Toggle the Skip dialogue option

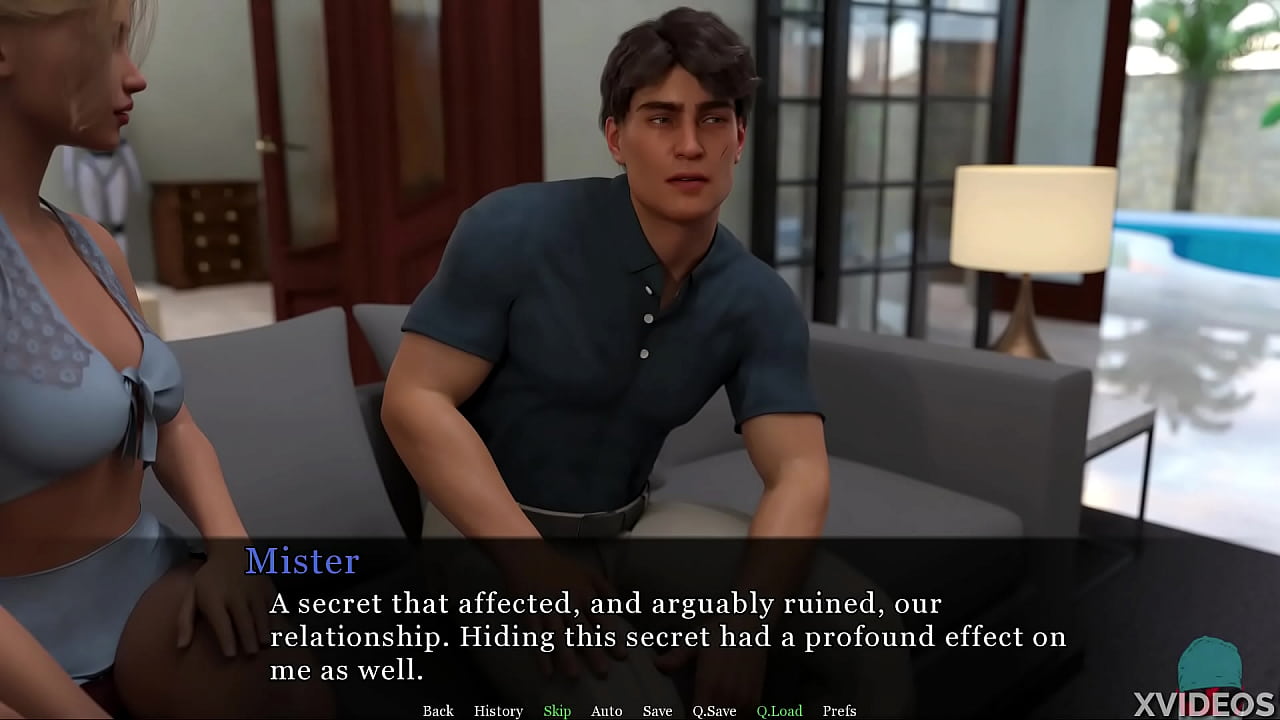[x=557, y=711]
